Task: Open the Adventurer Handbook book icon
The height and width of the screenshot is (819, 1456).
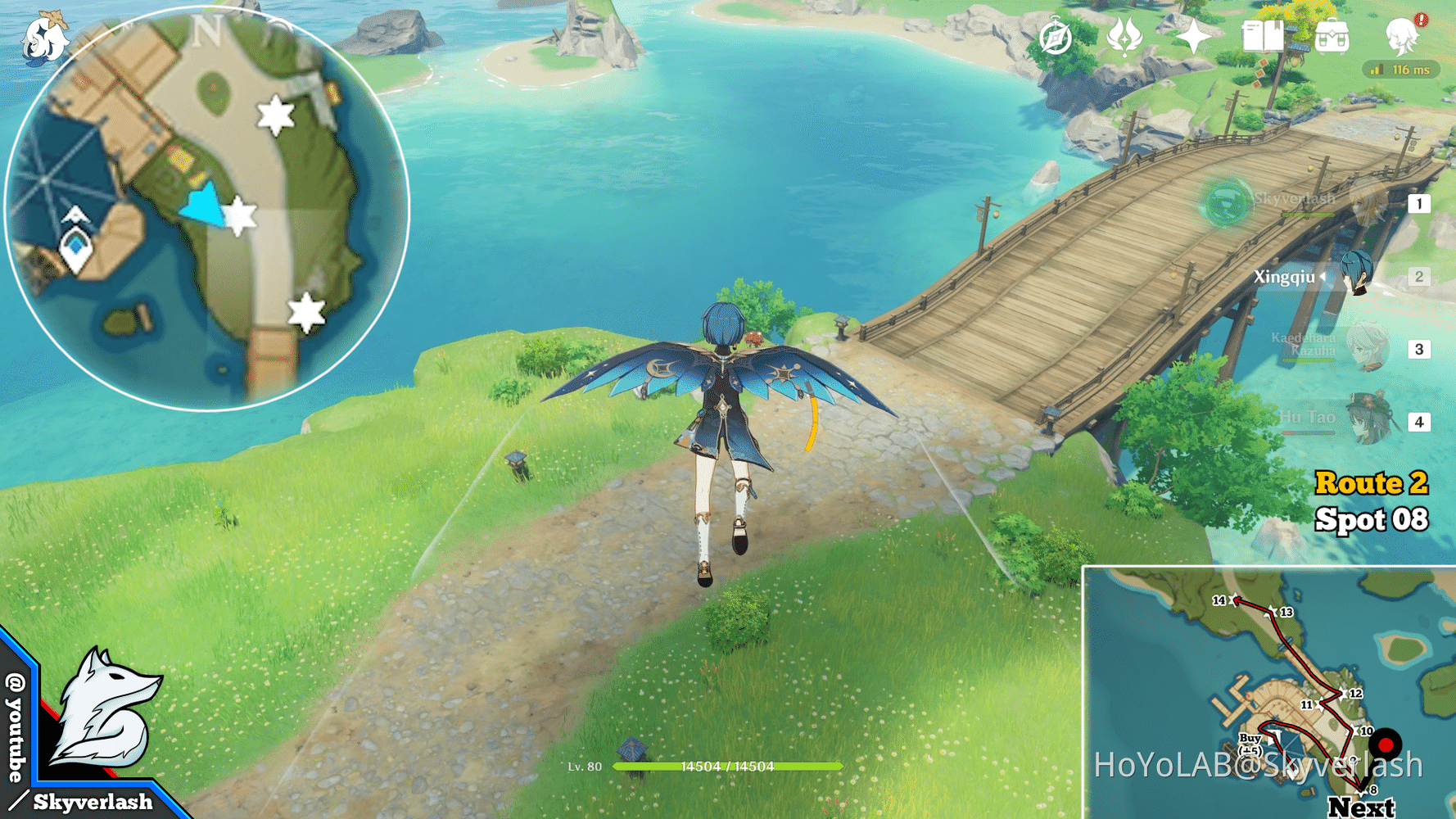Action: pyautogui.click(x=1263, y=37)
